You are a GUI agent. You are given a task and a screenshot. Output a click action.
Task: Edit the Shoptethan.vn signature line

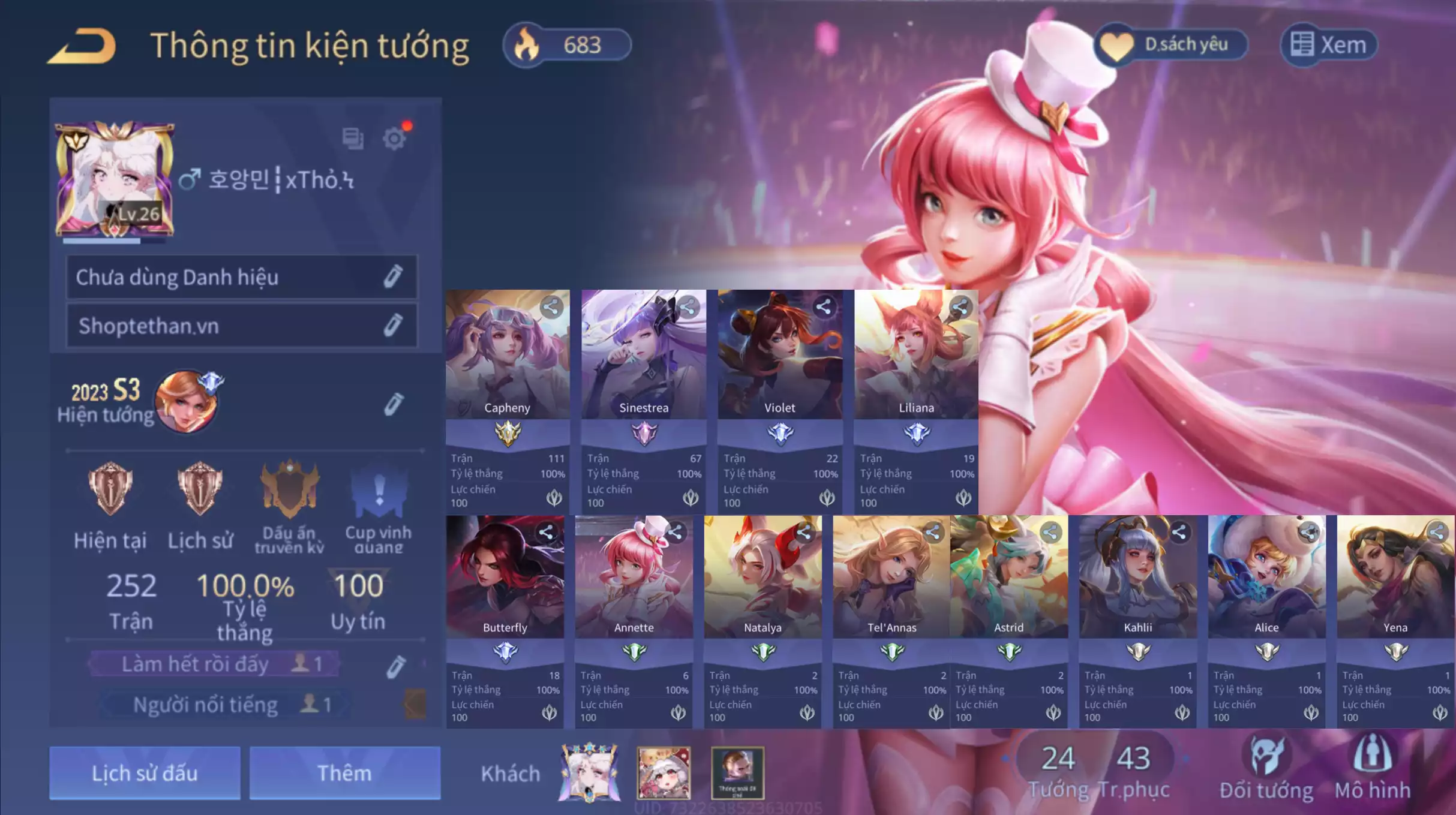coord(393,326)
